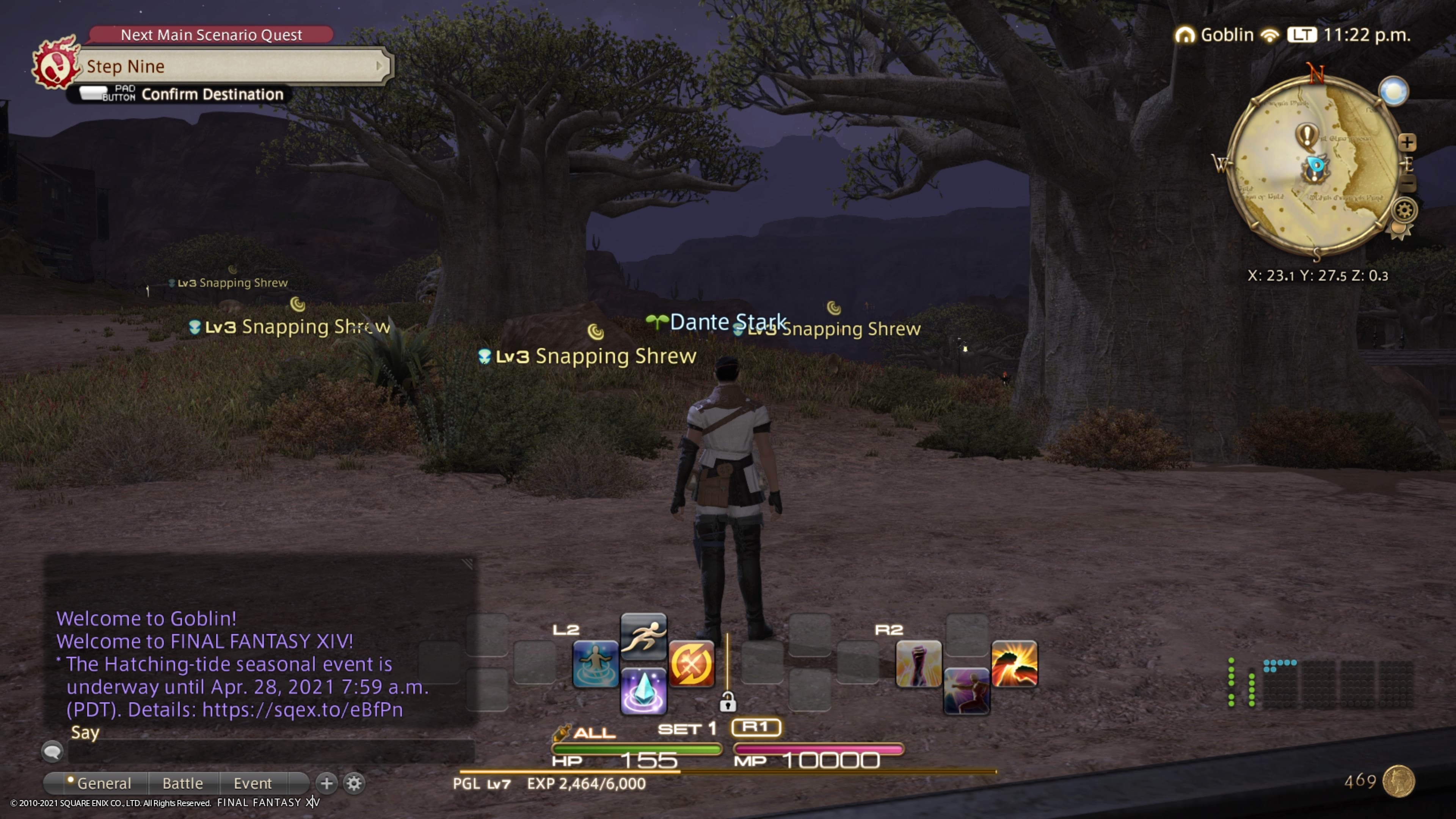The height and width of the screenshot is (819, 1456).
Task: Use the fiery strike ability icon
Action: [1015, 664]
